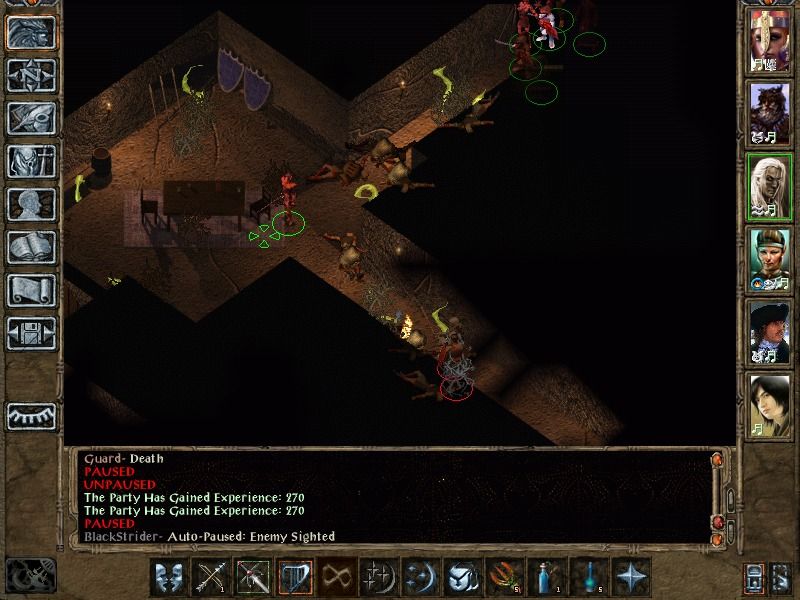
Task: Select the portrait with the feathered hat
Action: [x=770, y=331]
